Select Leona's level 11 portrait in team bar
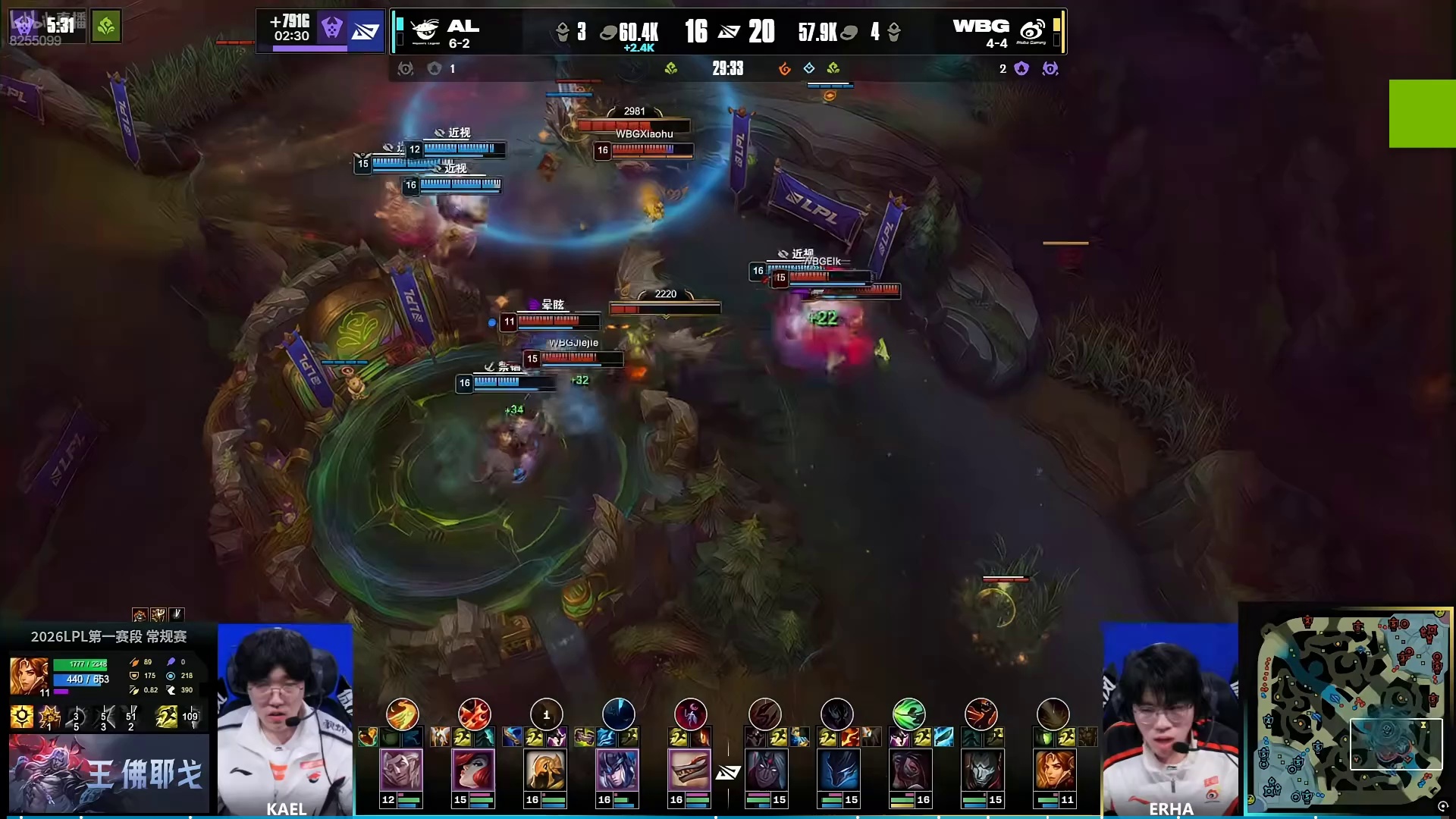This screenshot has width=1456, height=819. pyautogui.click(x=1054, y=770)
